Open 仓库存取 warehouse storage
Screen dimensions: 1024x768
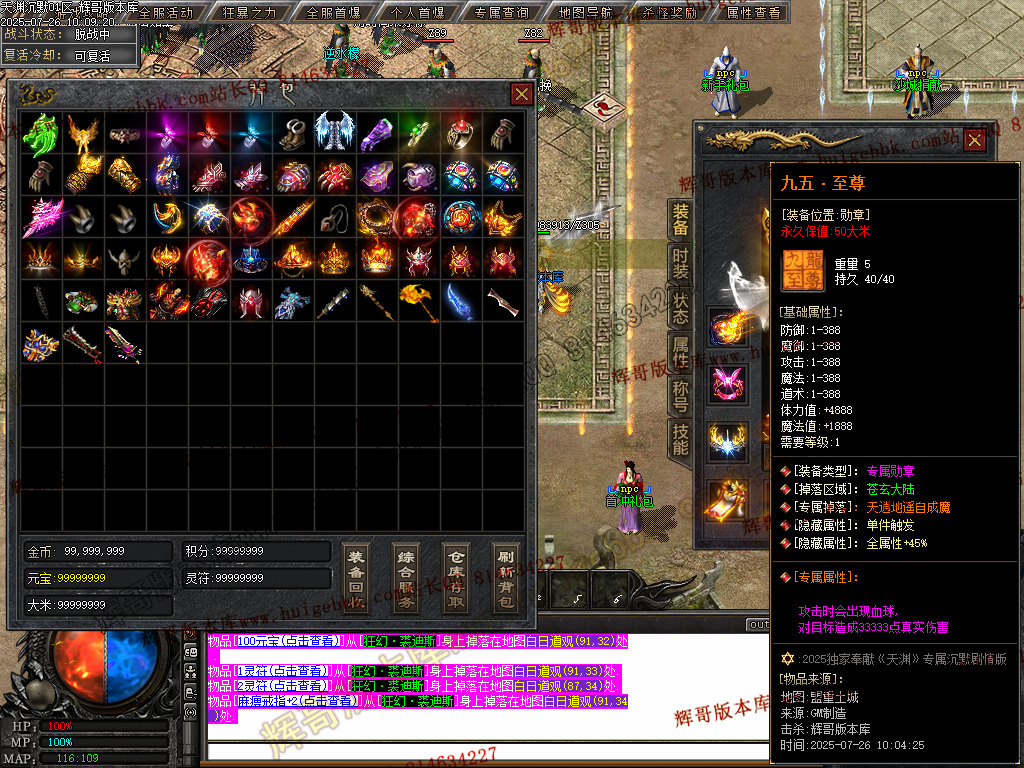click(455, 578)
